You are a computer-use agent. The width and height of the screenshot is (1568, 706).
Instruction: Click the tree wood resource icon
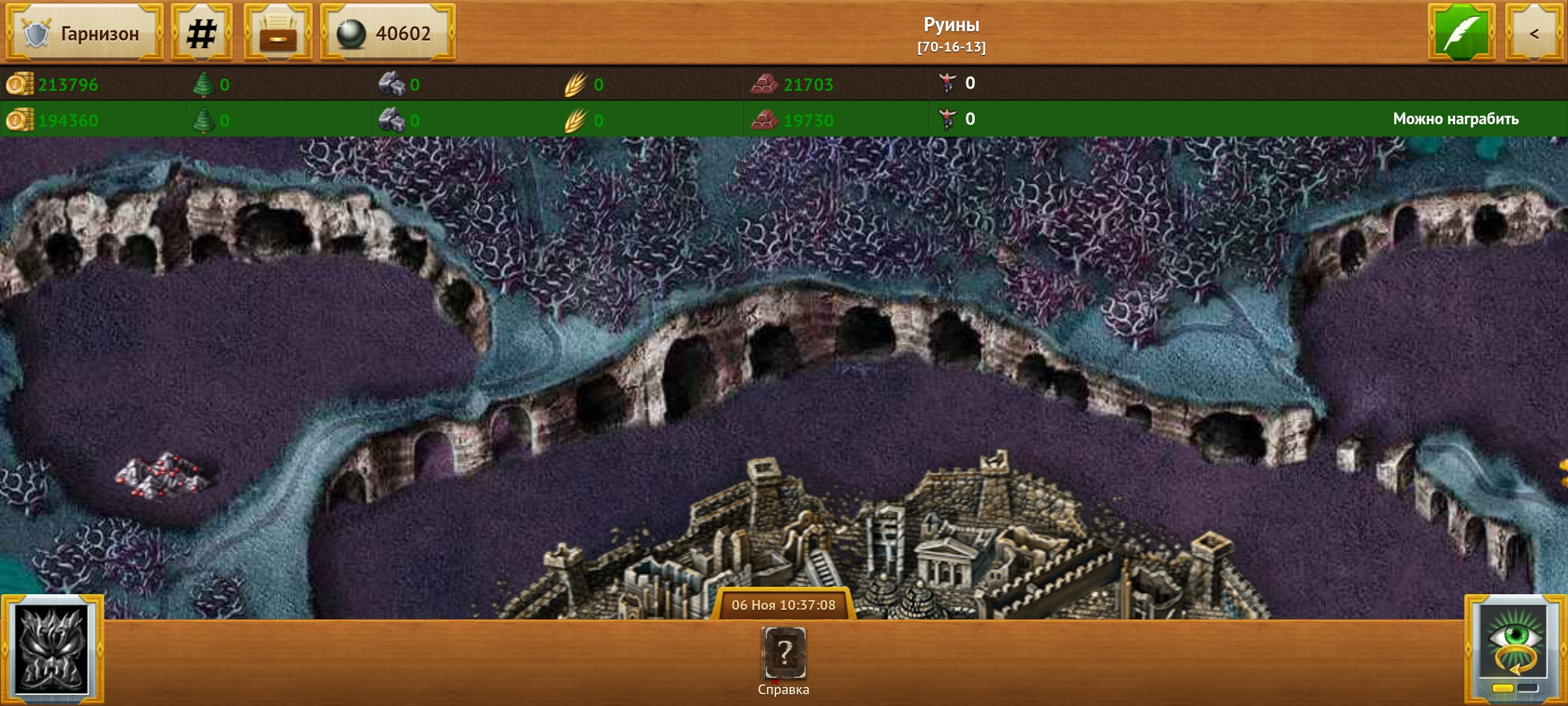pos(206,84)
